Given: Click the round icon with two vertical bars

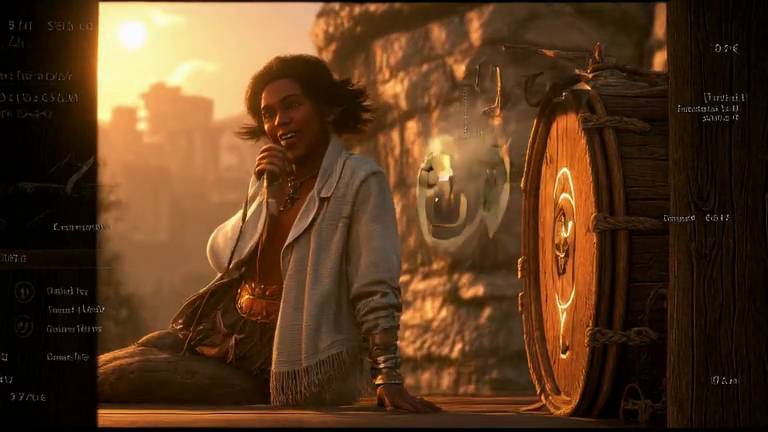Looking at the screenshot, I should (24, 292).
